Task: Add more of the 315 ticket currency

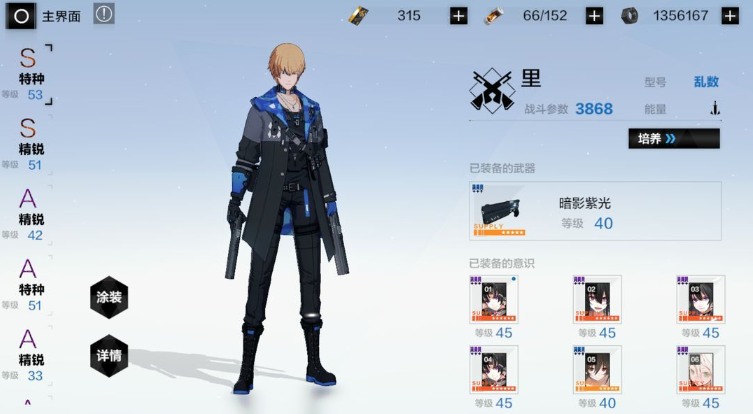Action: pyautogui.click(x=458, y=16)
